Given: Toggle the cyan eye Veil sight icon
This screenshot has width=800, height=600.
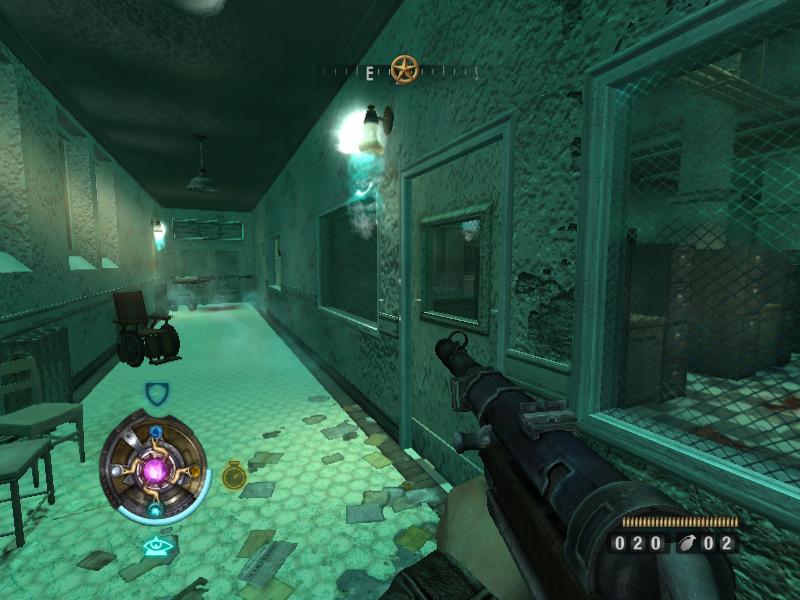Looking at the screenshot, I should (x=155, y=546).
